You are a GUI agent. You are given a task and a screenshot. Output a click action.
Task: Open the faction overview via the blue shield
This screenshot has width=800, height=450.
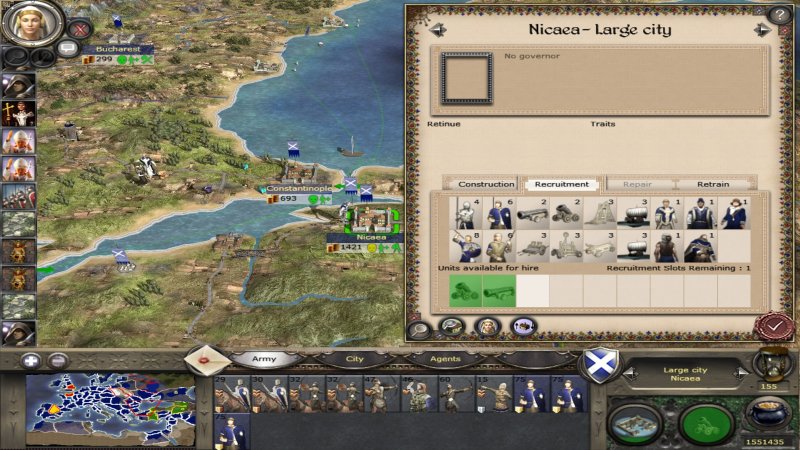tap(599, 364)
